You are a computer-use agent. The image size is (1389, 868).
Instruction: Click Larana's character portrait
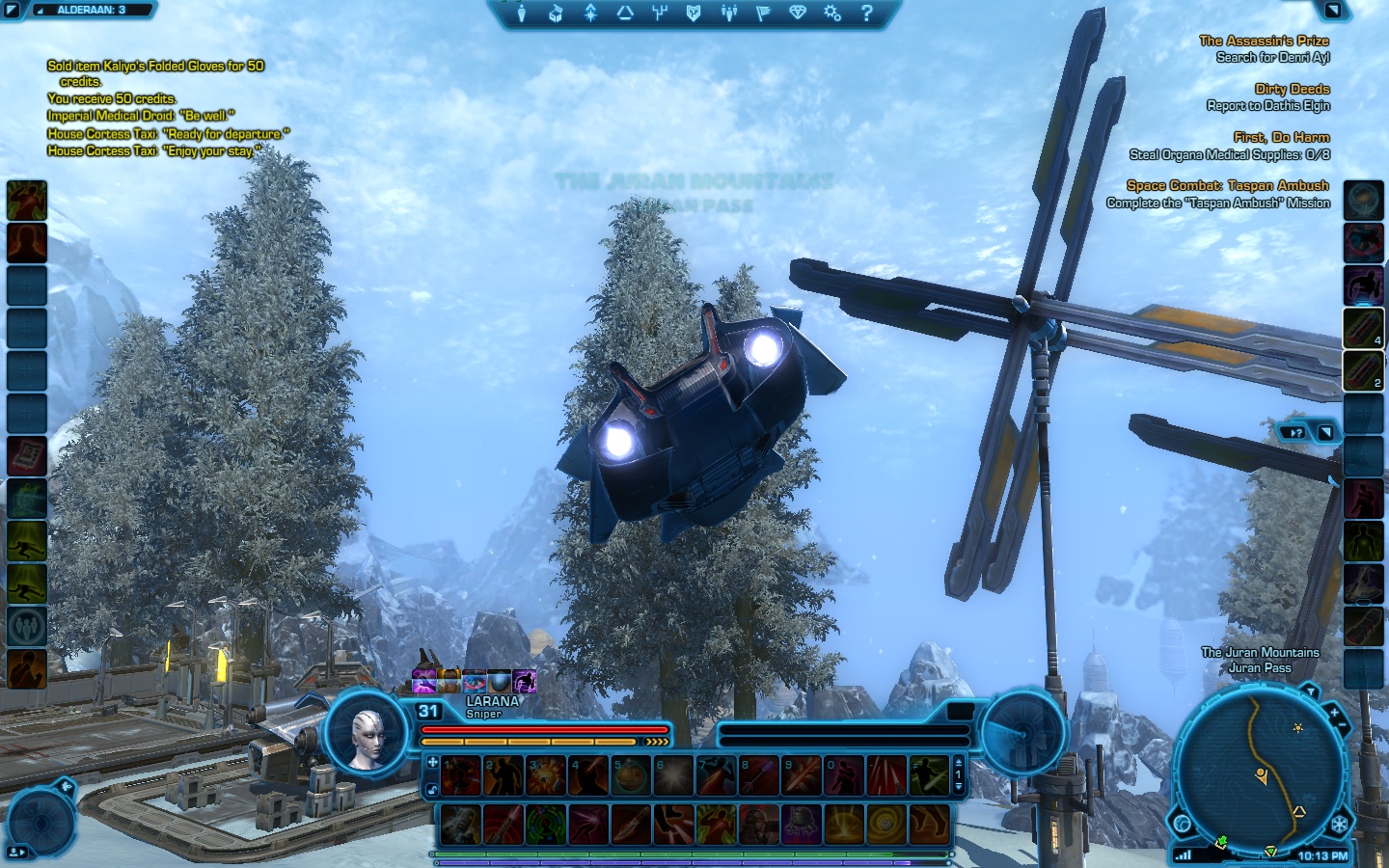(x=368, y=735)
